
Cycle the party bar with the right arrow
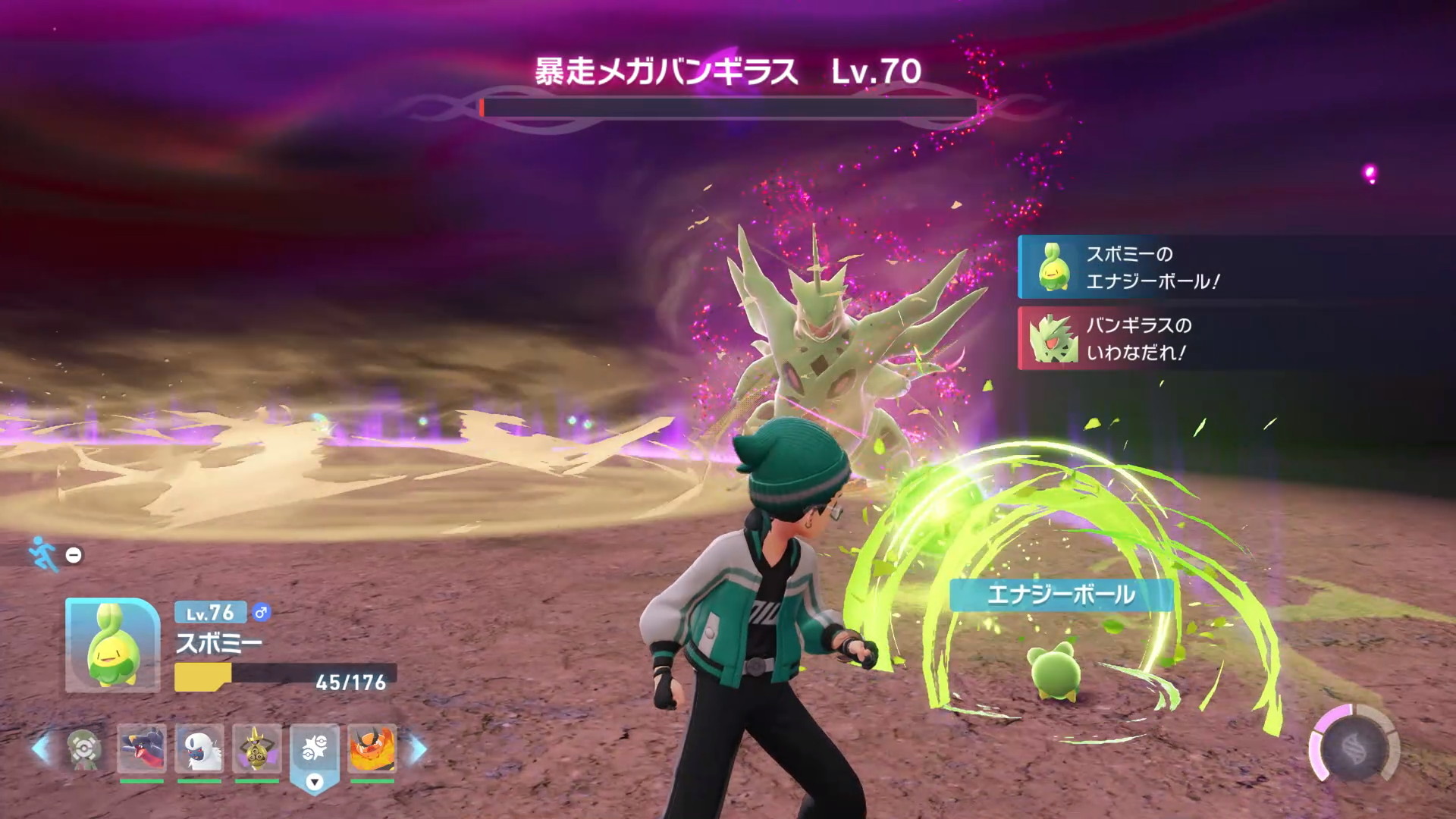418,749
